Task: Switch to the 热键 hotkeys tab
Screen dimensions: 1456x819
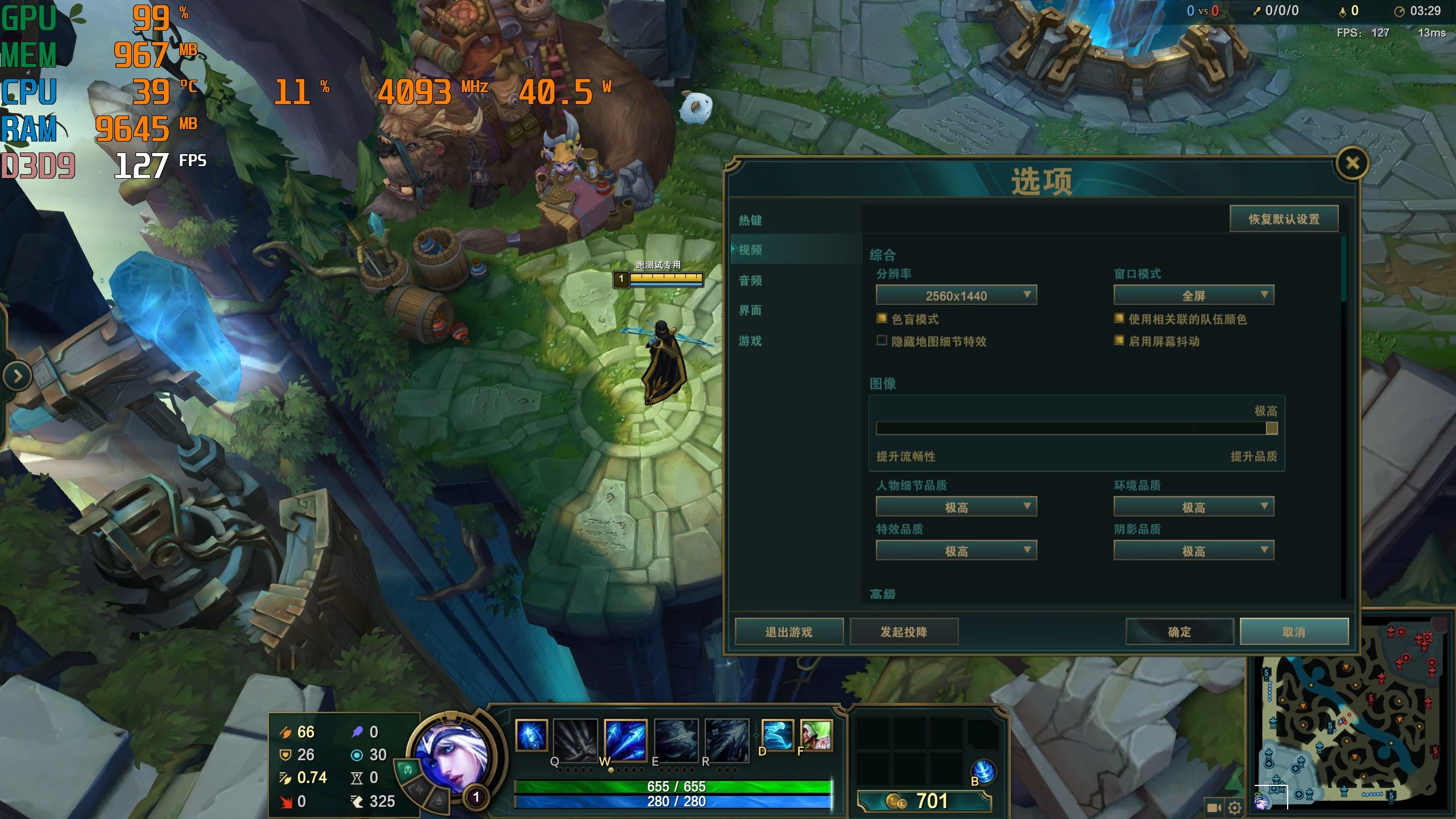Action: pos(750,220)
